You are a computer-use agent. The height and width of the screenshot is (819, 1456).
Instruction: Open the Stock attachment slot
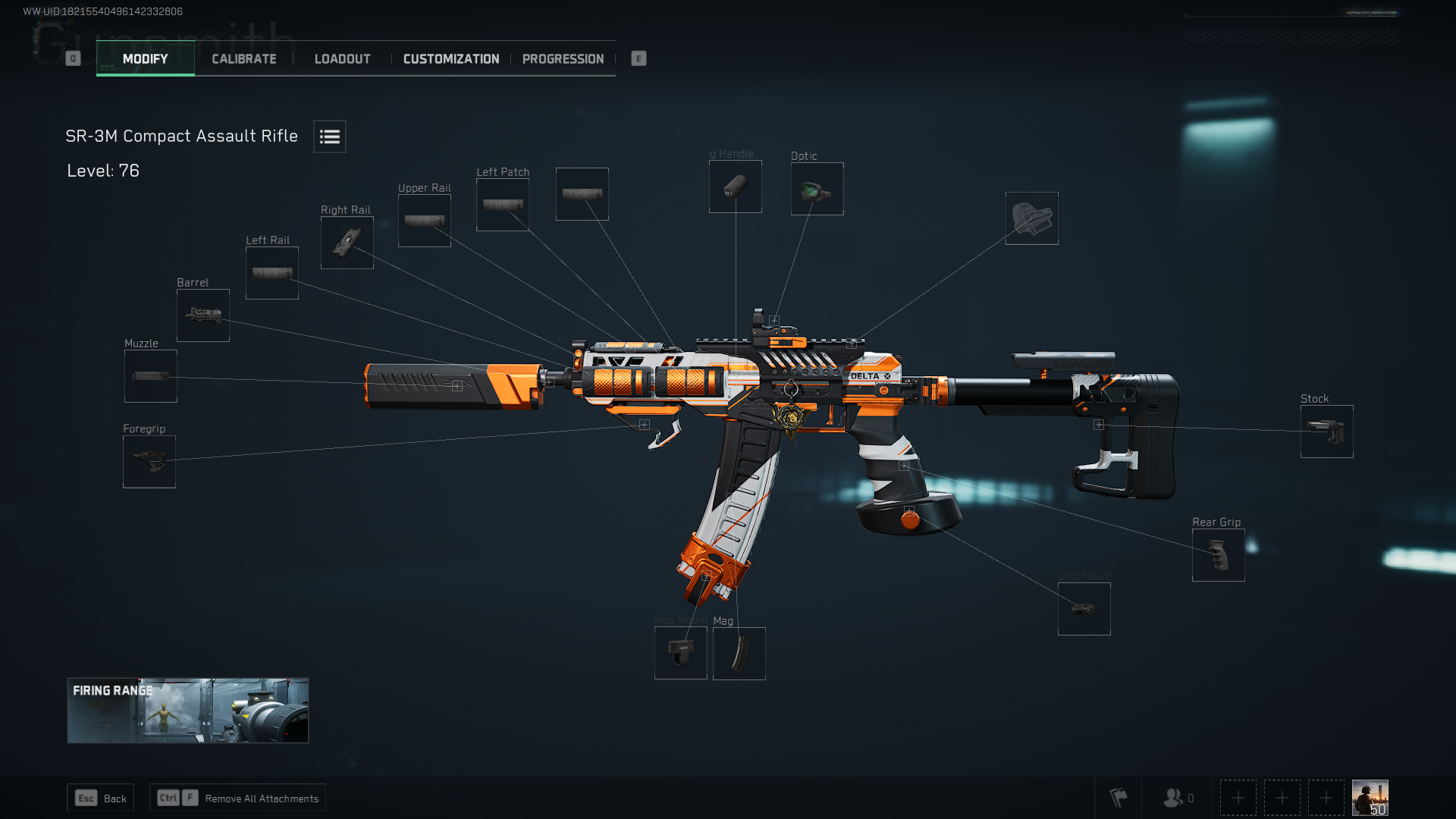coord(1326,431)
